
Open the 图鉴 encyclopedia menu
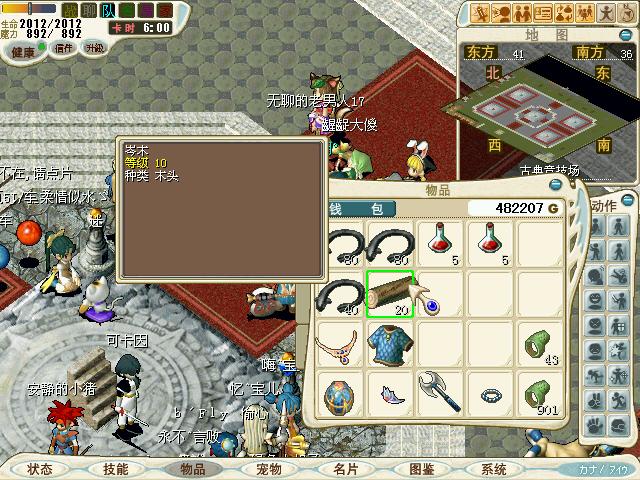tap(419, 469)
